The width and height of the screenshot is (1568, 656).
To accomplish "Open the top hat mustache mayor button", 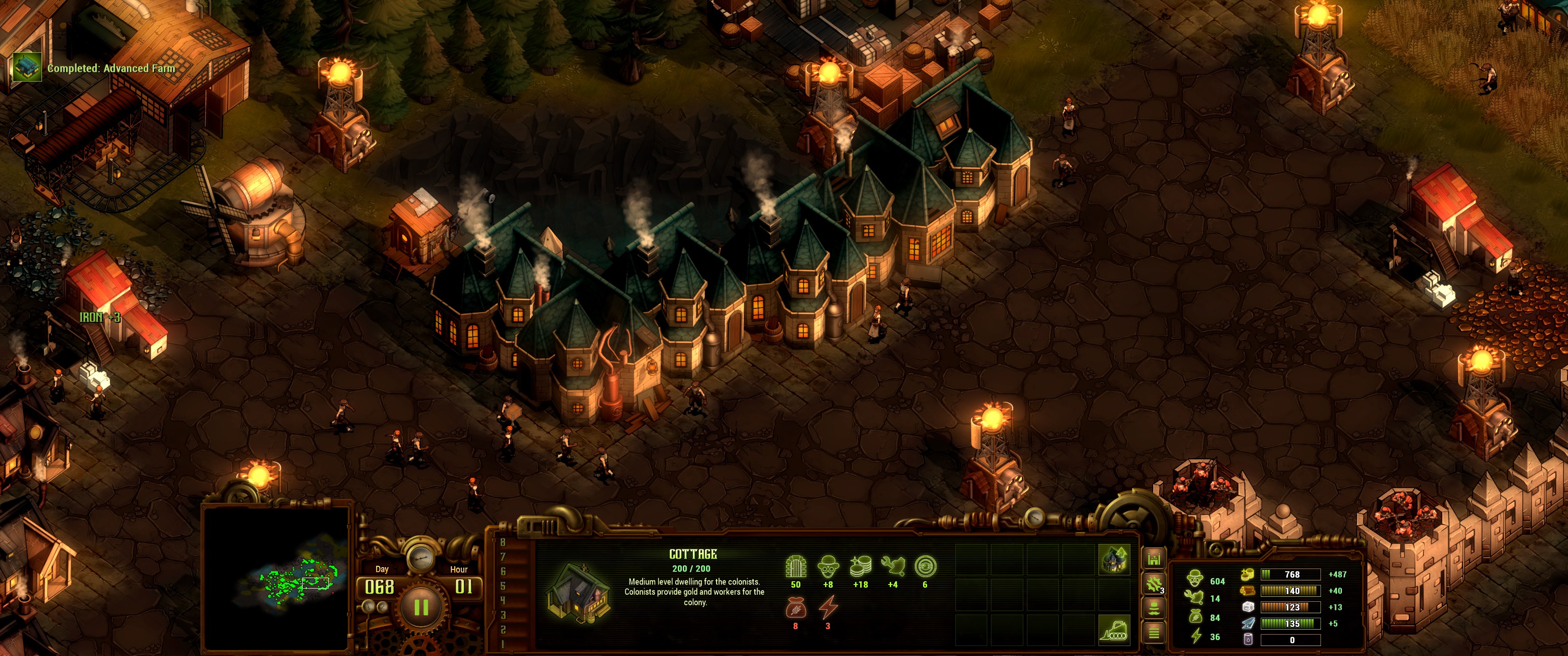I will pos(1154,608).
